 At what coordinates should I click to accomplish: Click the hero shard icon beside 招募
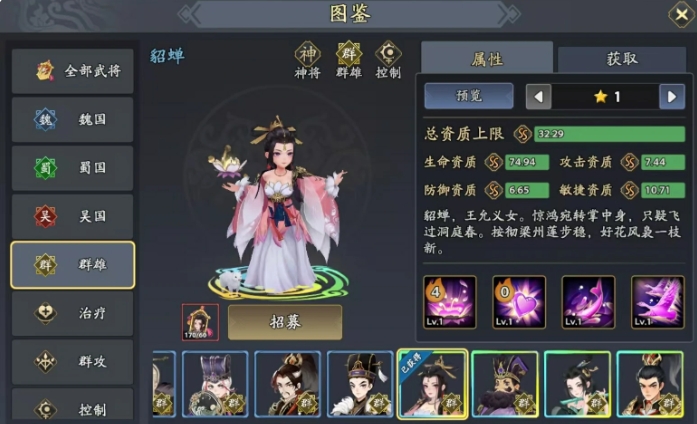200,322
